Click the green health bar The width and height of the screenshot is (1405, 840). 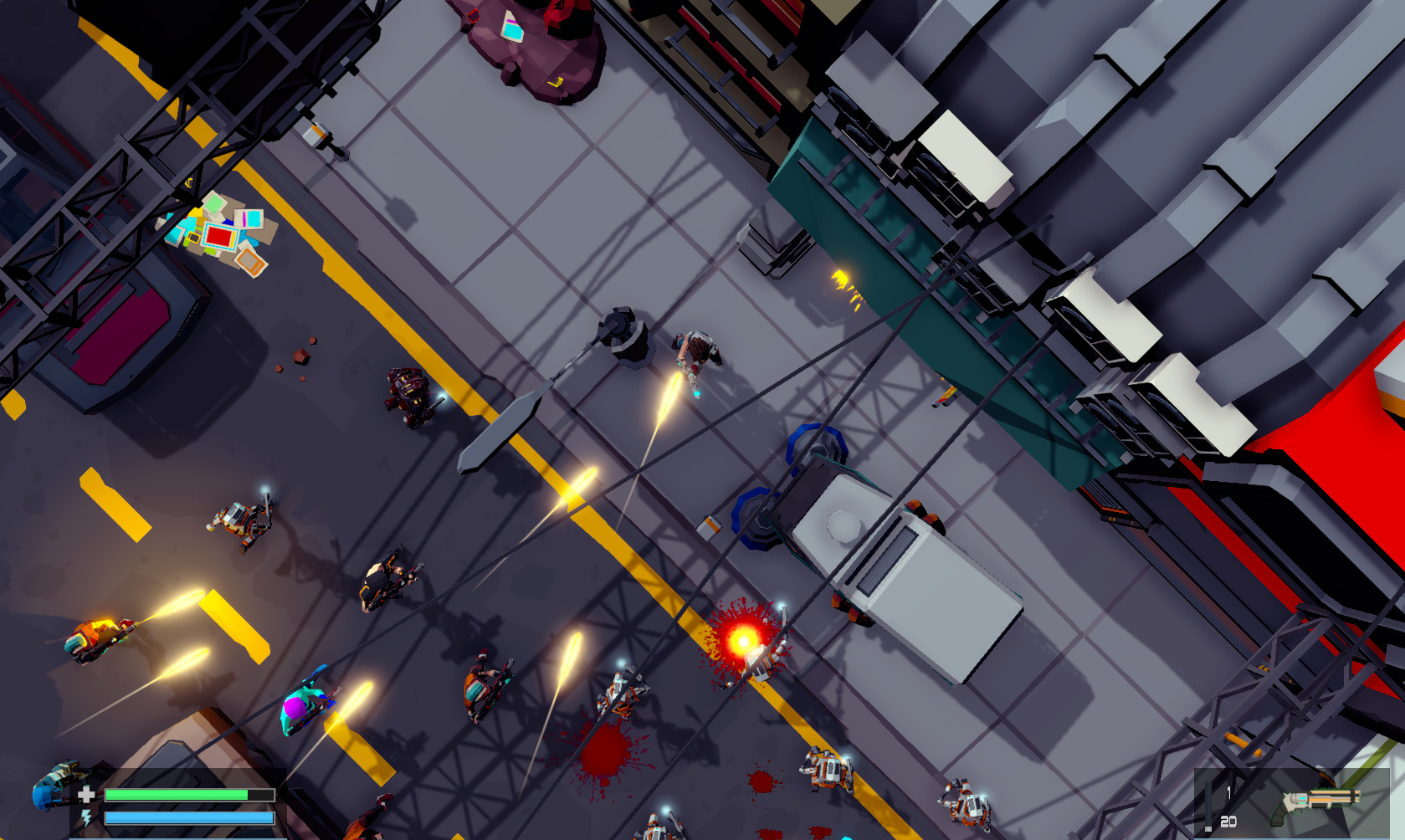pyautogui.click(x=176, y=793)
